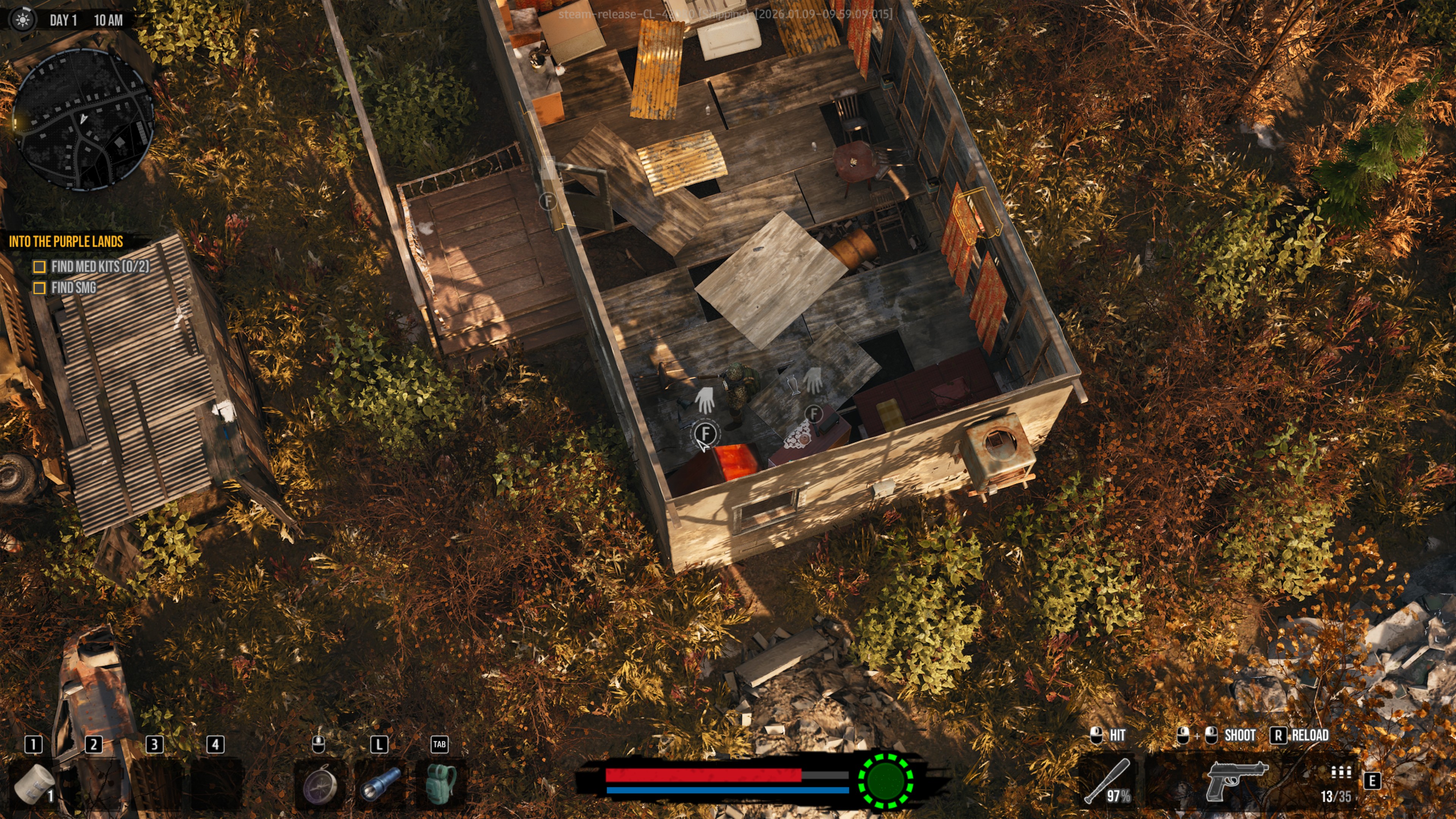Image resolution: width=1456 pixels, height=819 pixels.
Task: Check the Find SMG objective box
Action: [x=39, y=288]
